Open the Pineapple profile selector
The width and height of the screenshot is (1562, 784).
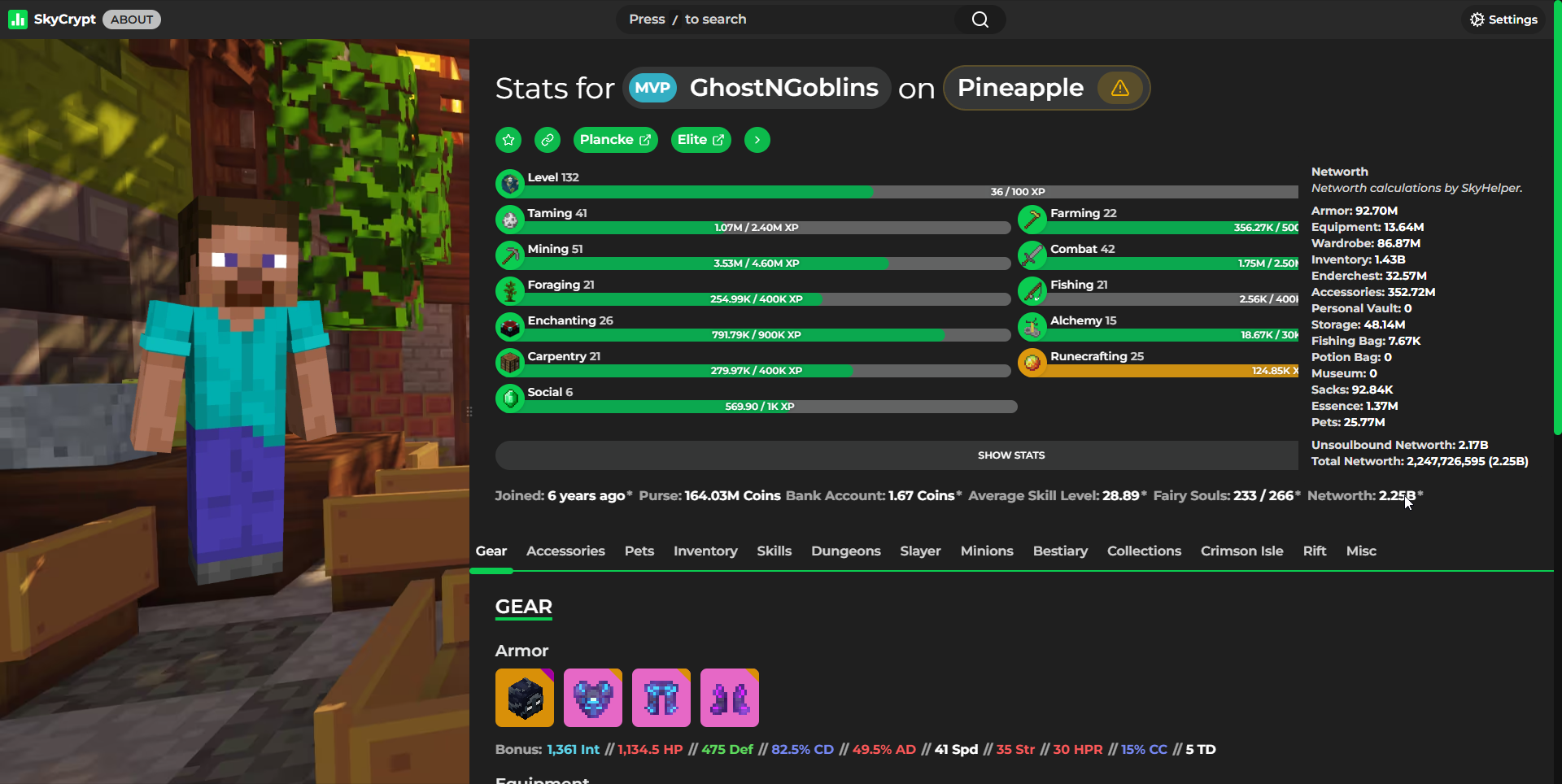point(1020,88)
